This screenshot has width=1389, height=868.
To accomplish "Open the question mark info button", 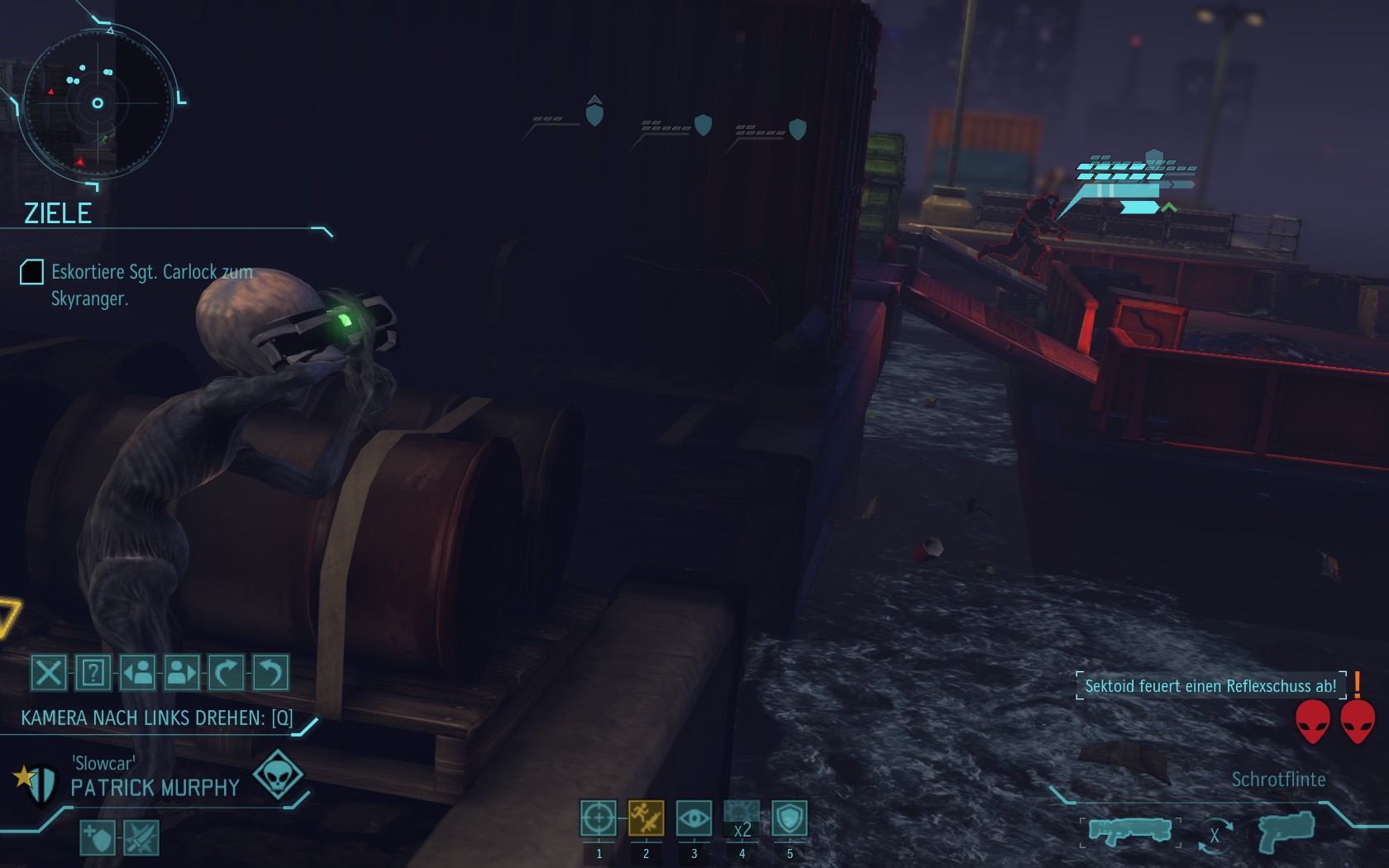I will (x=93, y=673).
